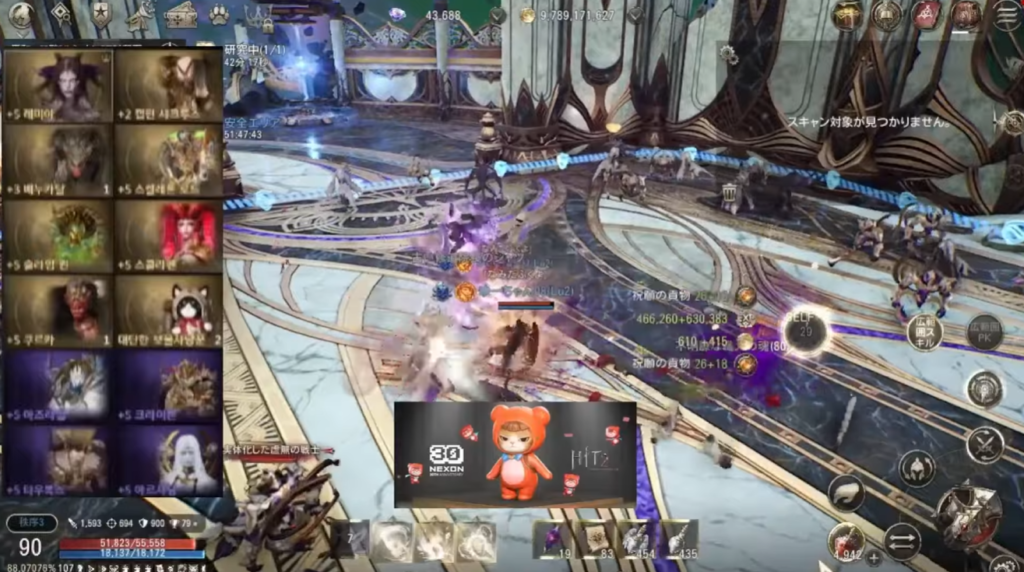Activate the crossed swords skill button

(985, 442)
